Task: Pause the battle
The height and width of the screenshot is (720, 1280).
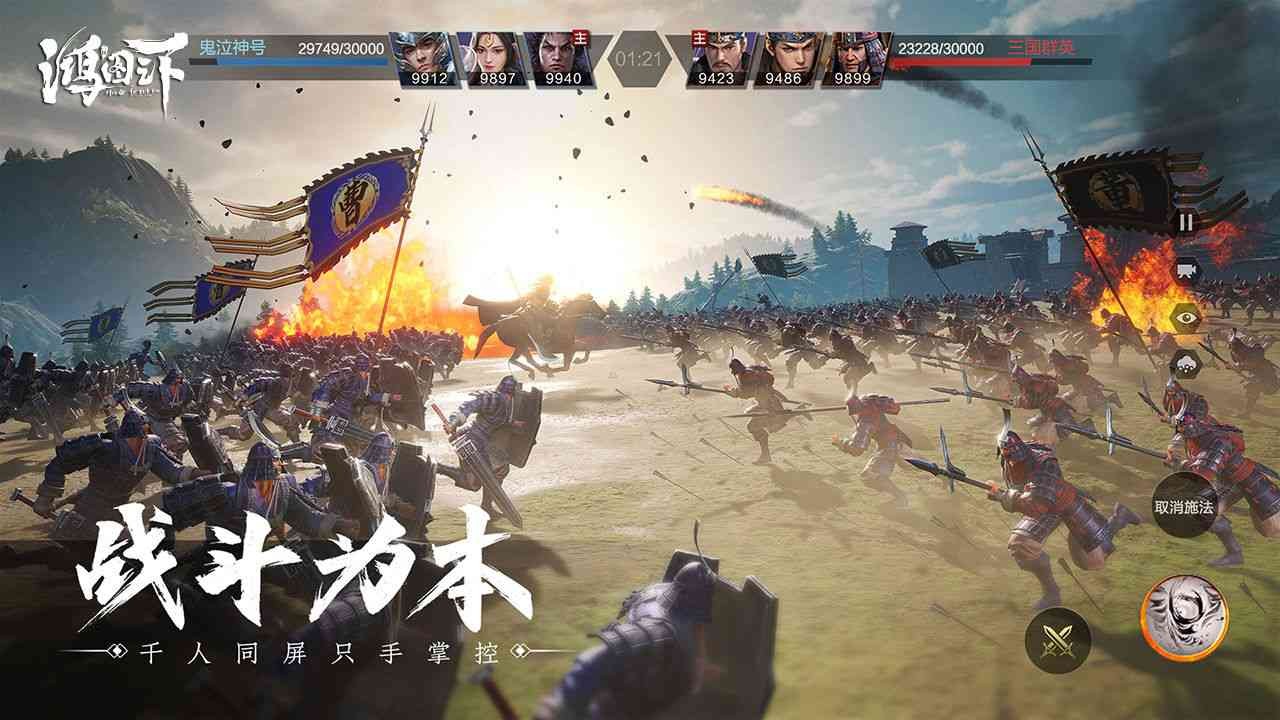Action: (x=1184, y=222)
